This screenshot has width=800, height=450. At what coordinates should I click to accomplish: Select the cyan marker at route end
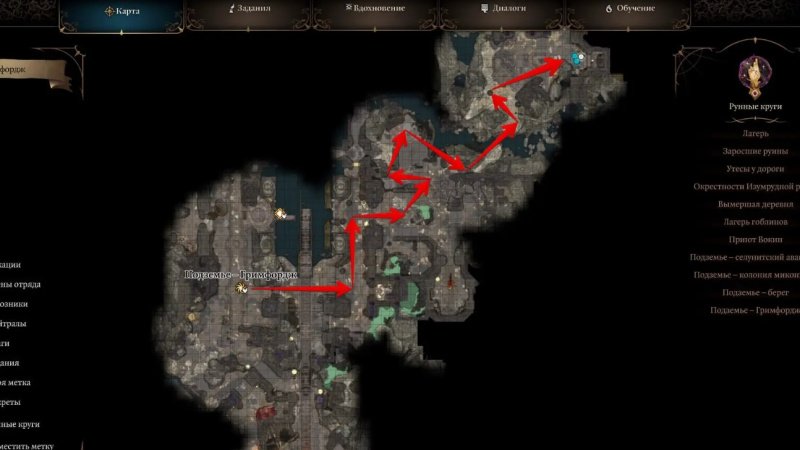point(576,59)
